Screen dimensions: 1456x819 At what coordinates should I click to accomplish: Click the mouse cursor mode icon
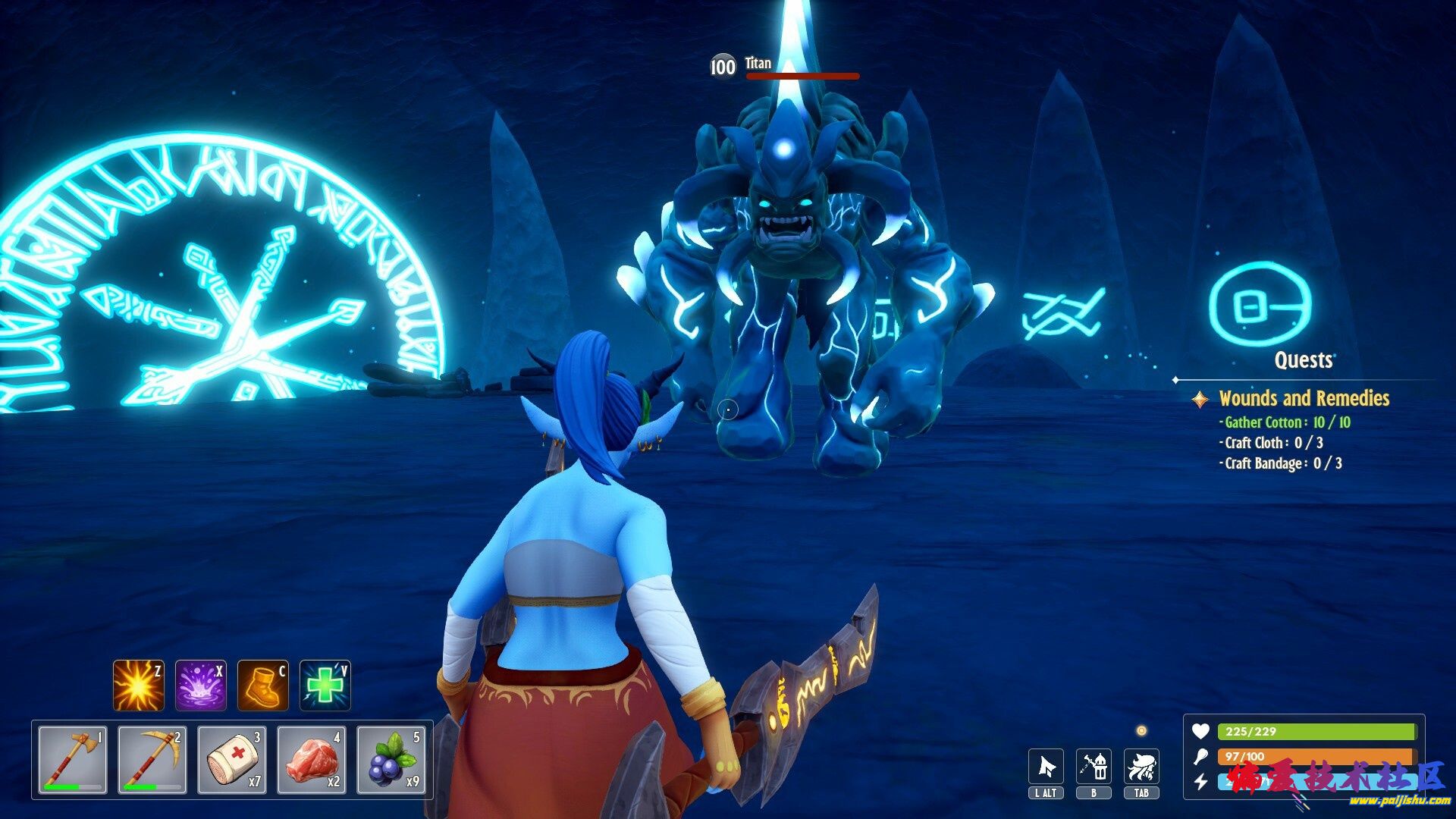click(x=1046, y=767)
